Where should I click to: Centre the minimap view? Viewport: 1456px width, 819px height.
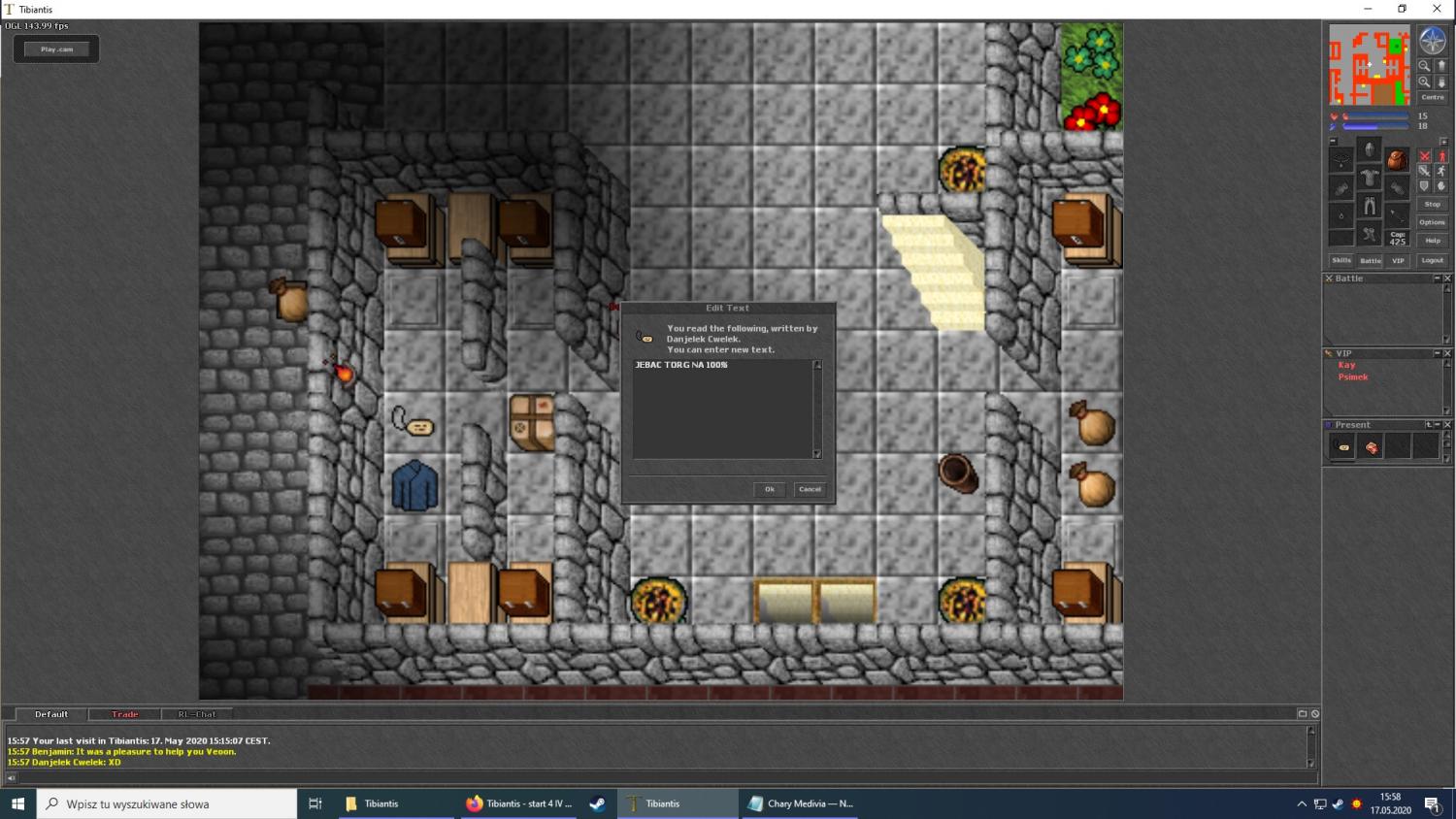1432,97
